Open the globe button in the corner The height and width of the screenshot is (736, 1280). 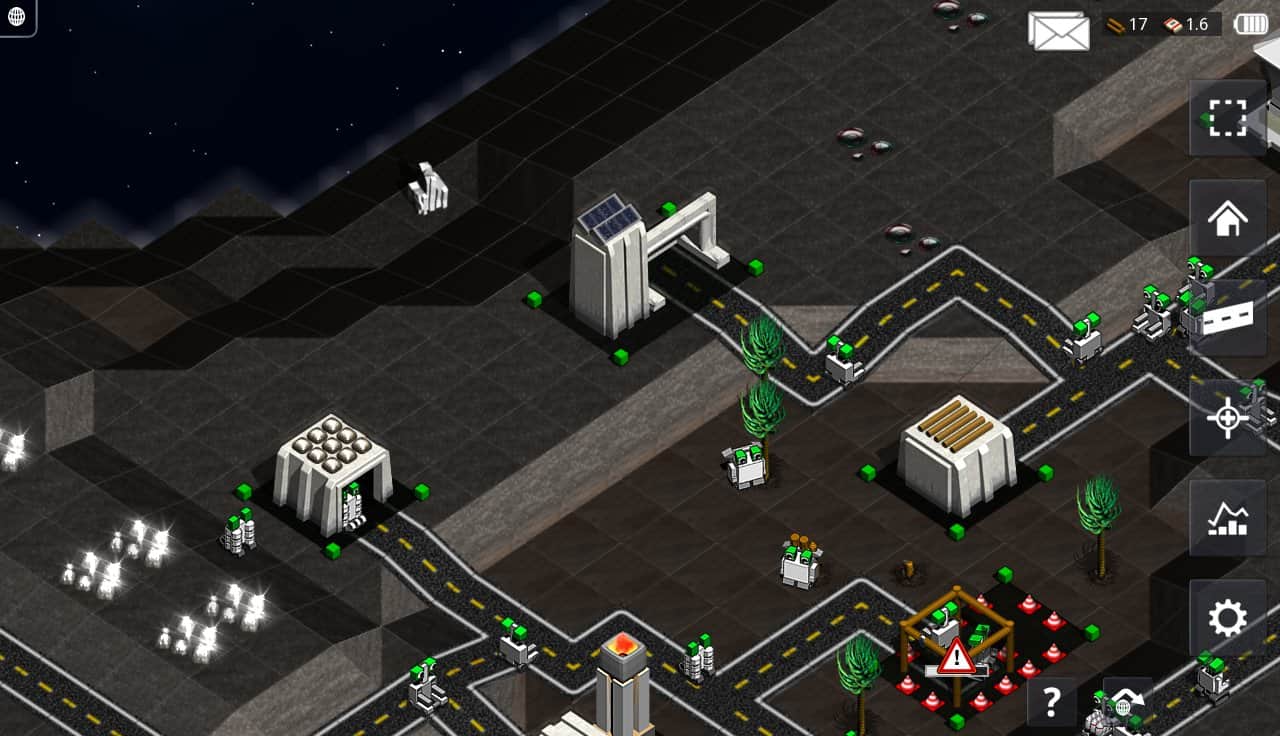pos(16,16)
